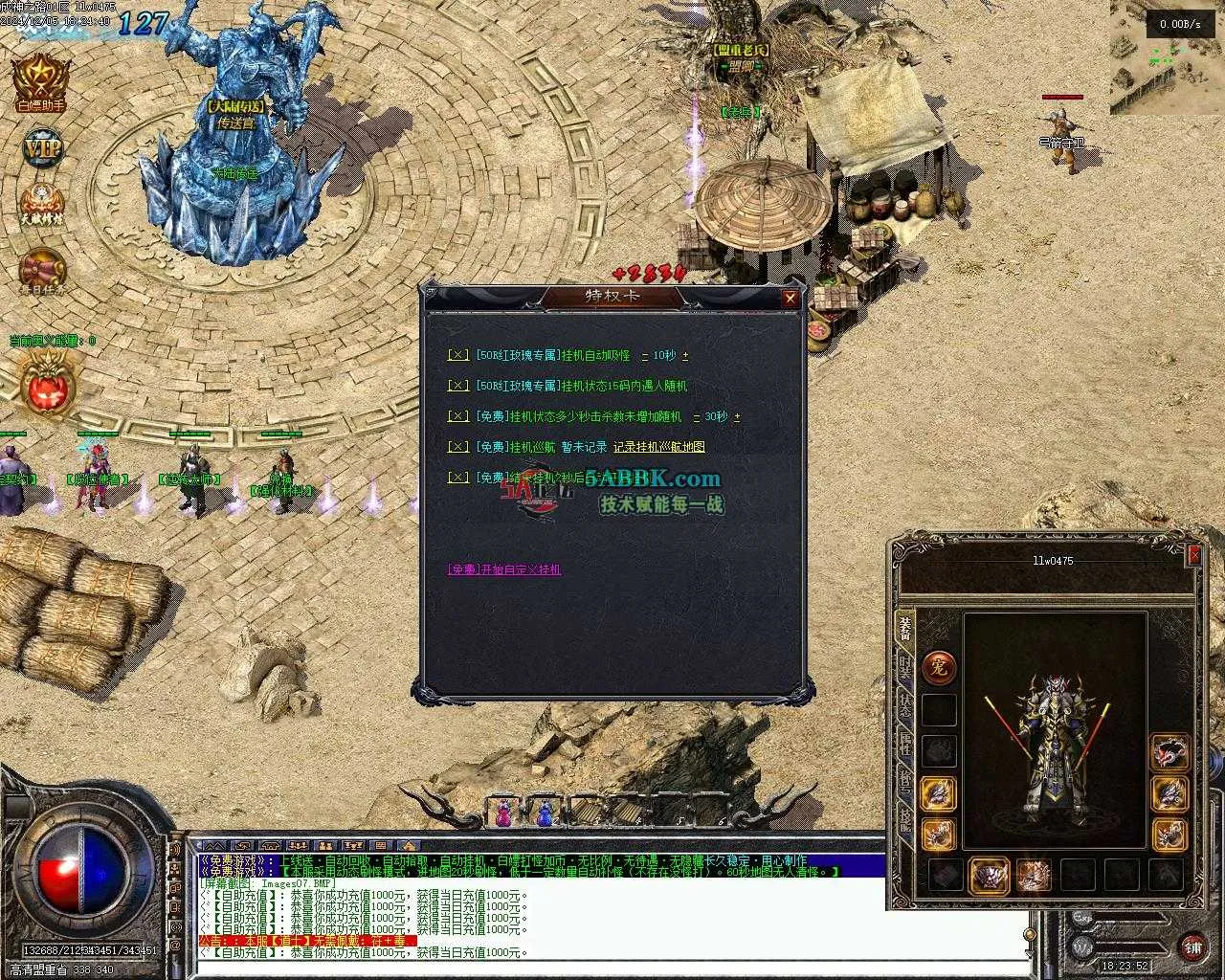The width and height of the screenshot is (1225, 980).
Task: Close the 特权卡 privilege card window
Action: [x=790, y=299]
